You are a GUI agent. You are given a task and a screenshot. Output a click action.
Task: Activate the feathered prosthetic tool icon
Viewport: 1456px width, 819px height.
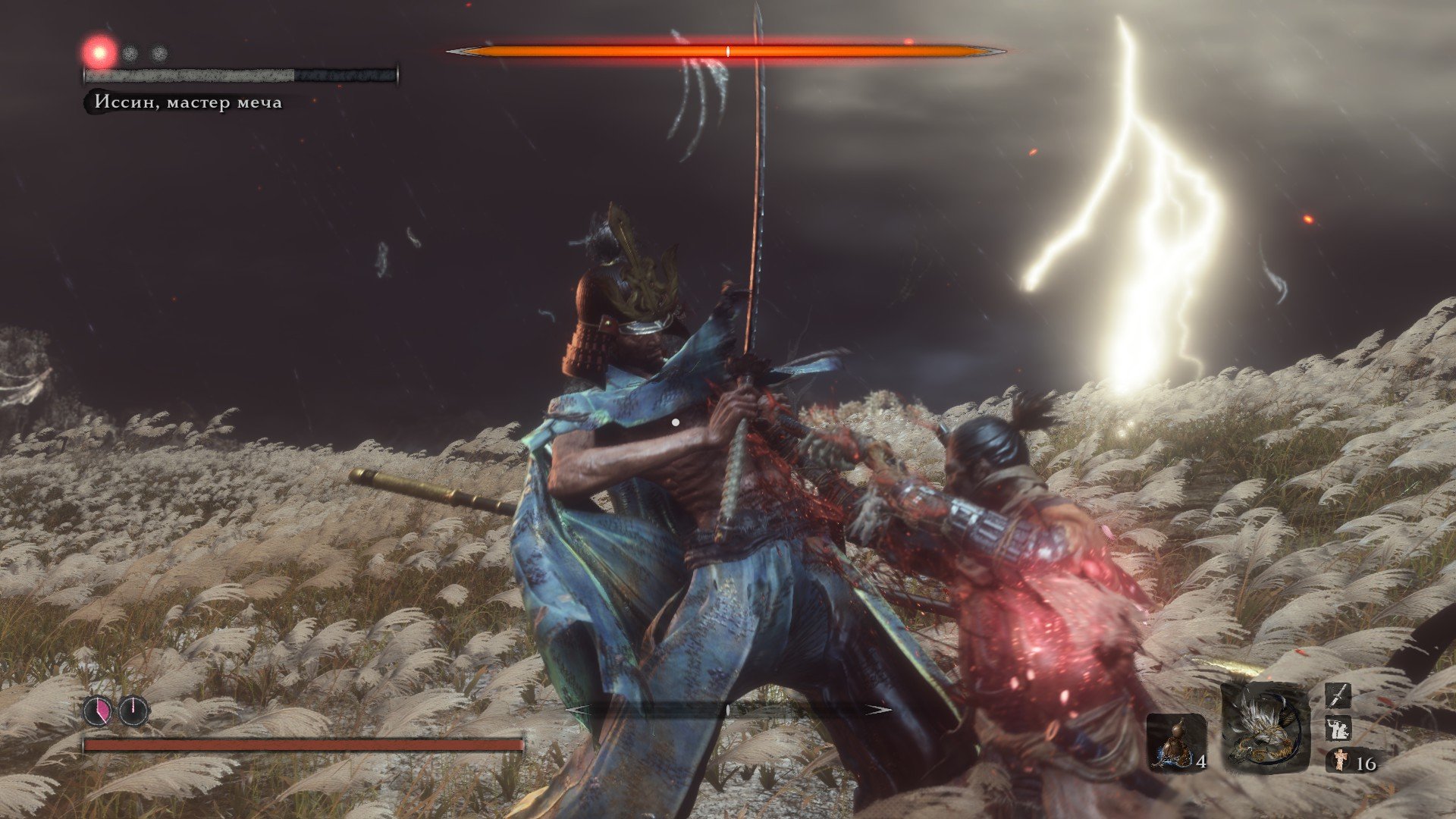[x=1265, y=728]
